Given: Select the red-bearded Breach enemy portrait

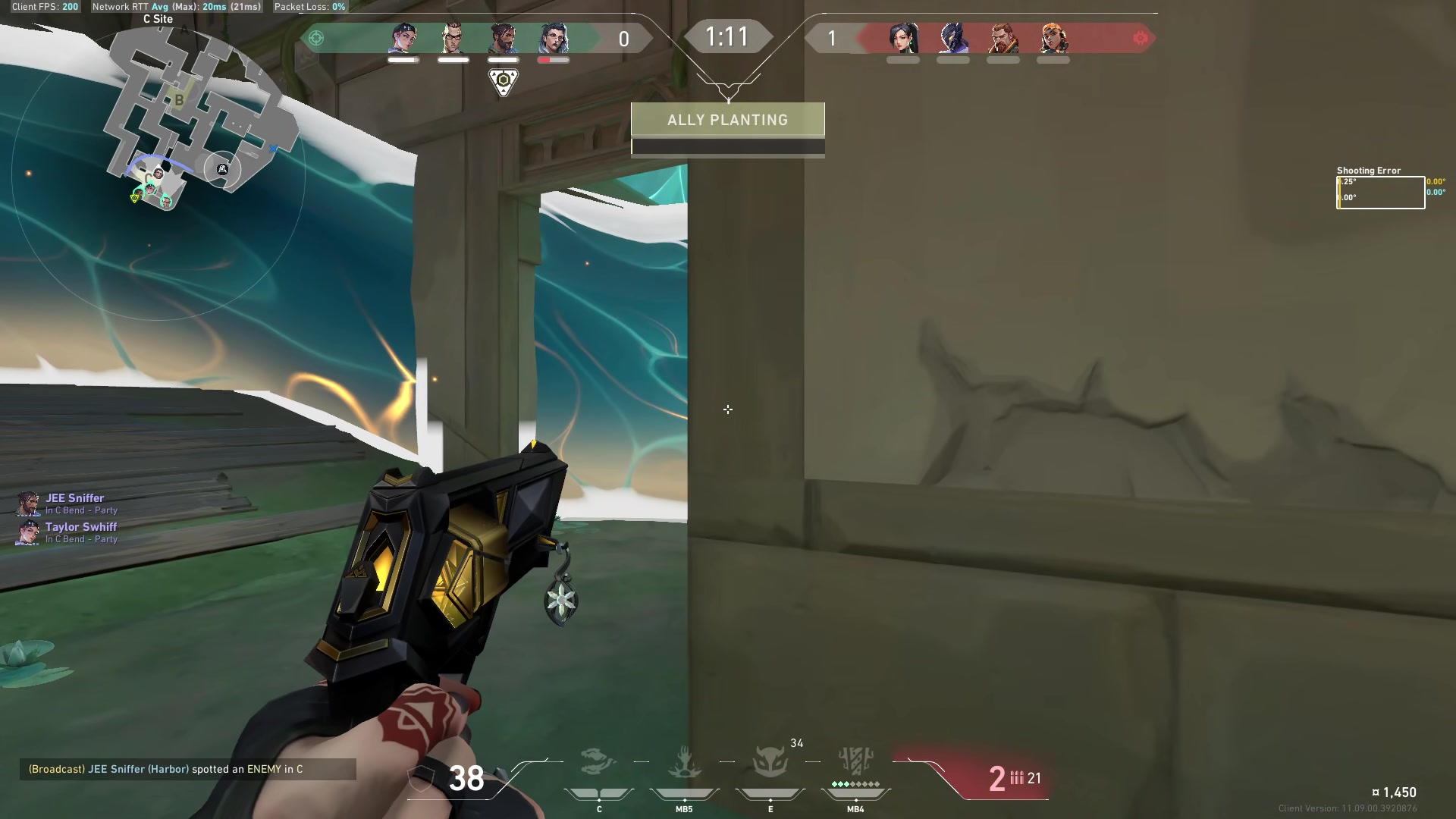Looking at the screenshot, I should [x=1003, y=38].
